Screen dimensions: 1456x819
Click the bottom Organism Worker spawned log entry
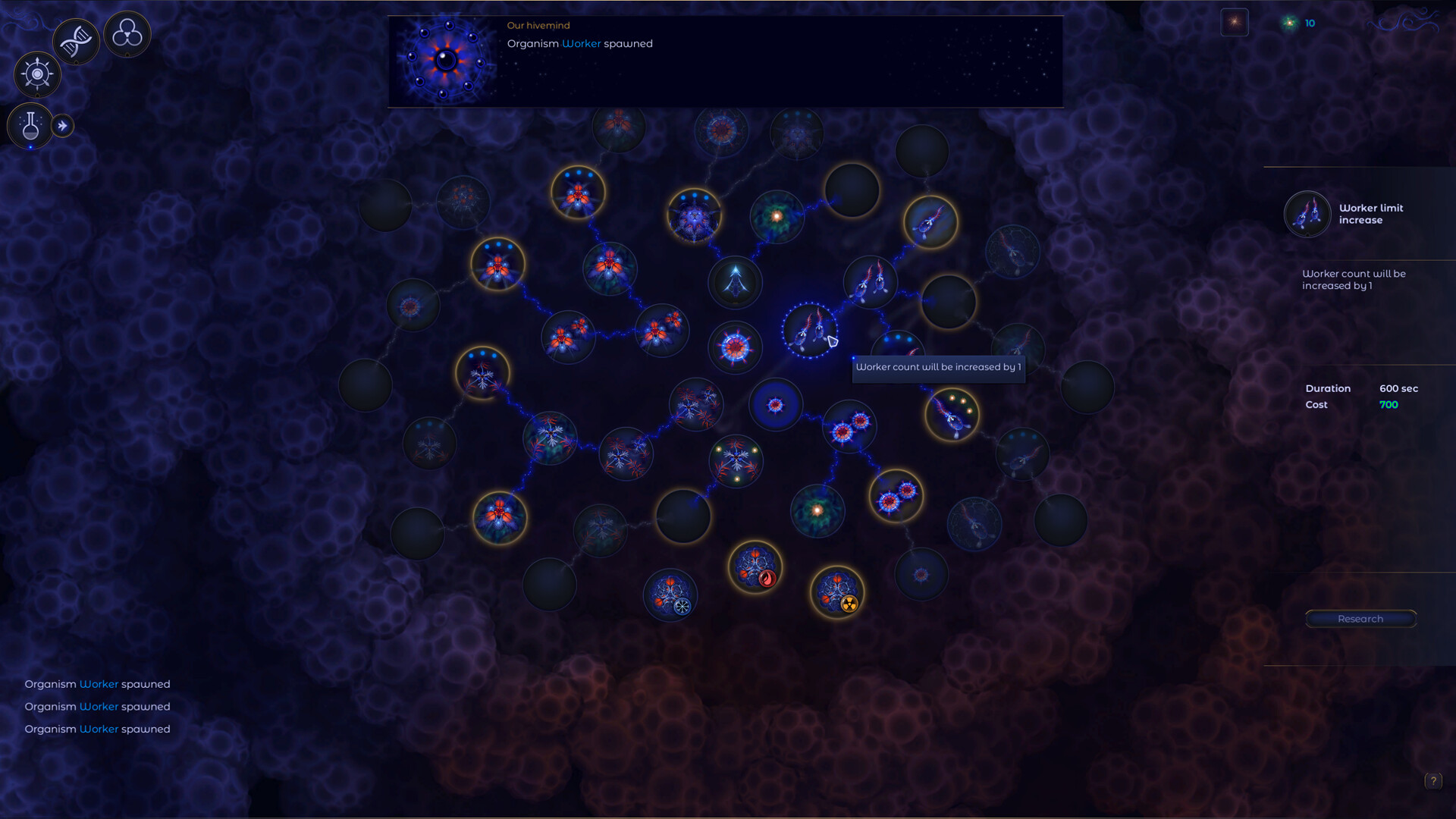pos(97,729)
